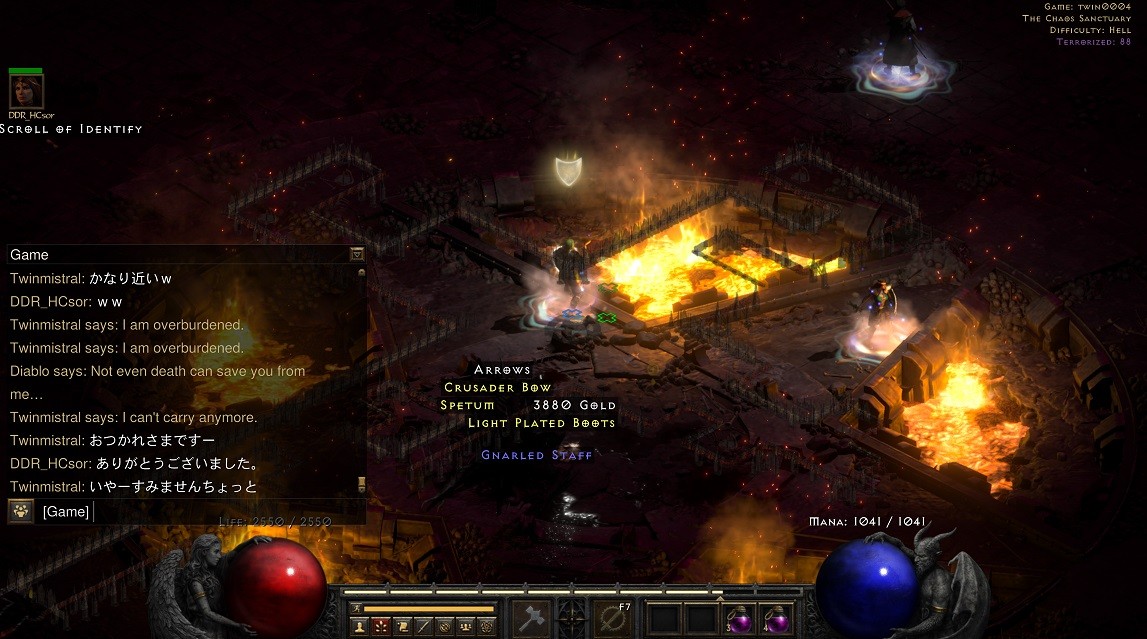Open the character sheet from the mini panel
This screenshot has height=639, width=1147.
pyautogui.click(x=358, y=626)
